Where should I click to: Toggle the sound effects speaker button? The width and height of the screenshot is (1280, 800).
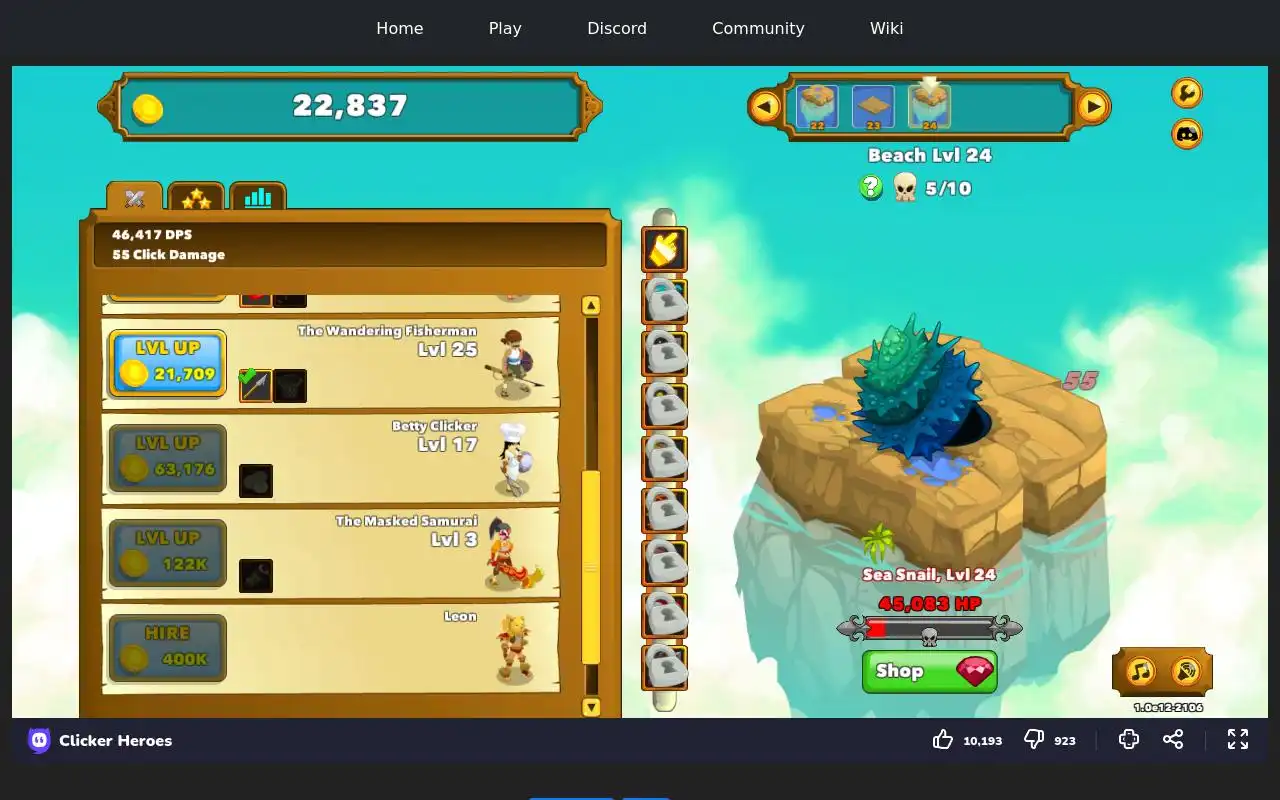click(x=1185, y=671)
